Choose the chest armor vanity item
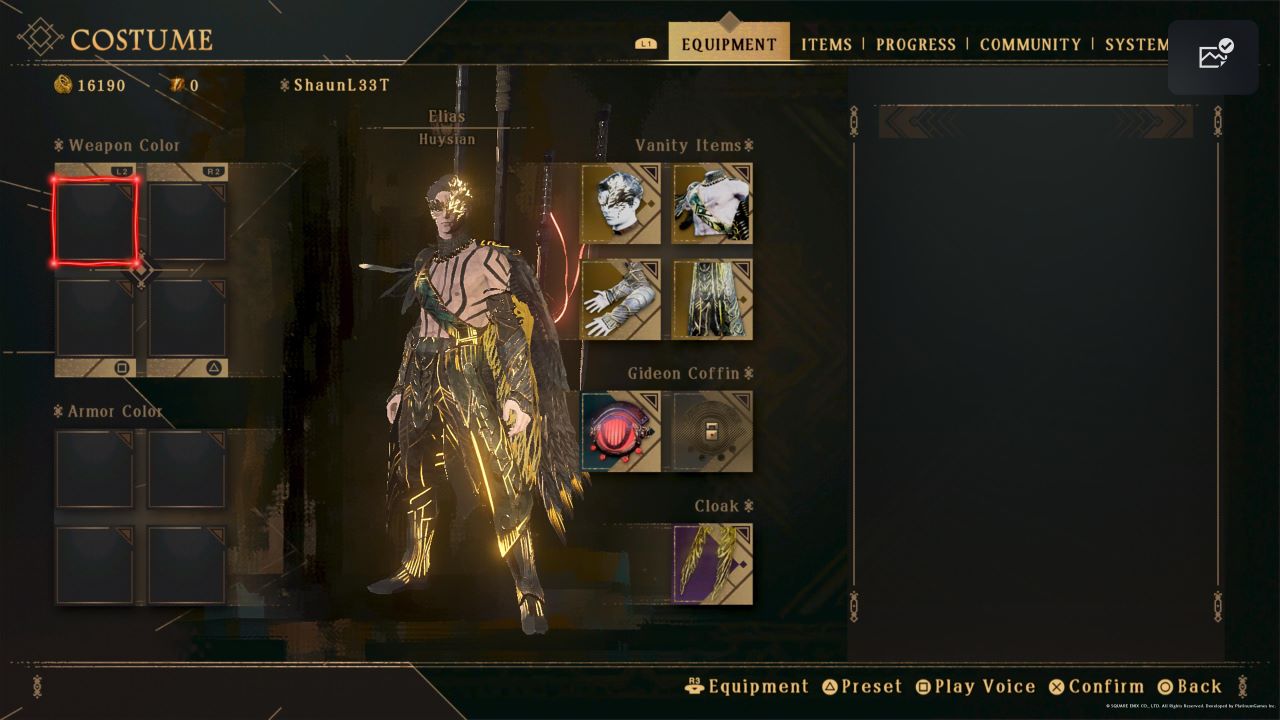1280x720 pixels. [x=712, y=203]
